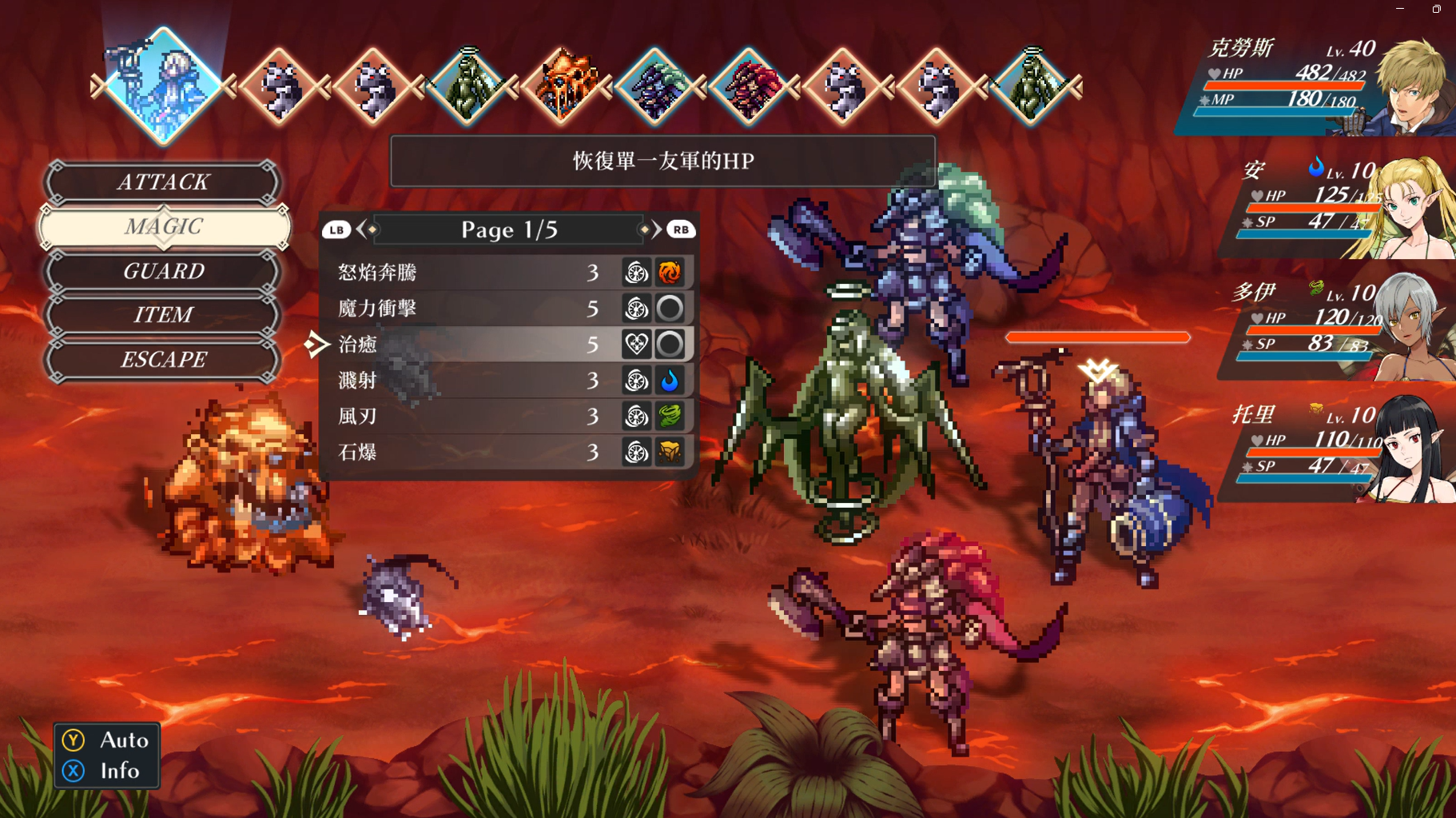Choose the ESCAPE command

(163, 360)
